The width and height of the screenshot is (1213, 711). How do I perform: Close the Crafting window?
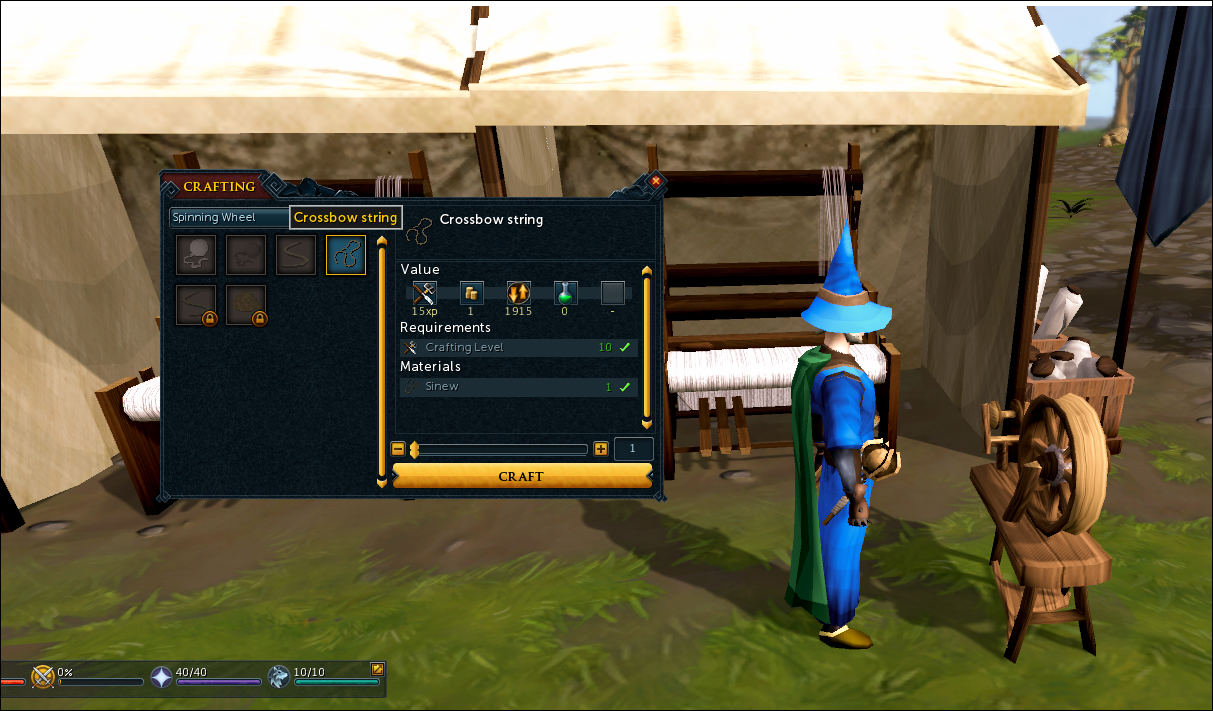[x=655, y=181]
